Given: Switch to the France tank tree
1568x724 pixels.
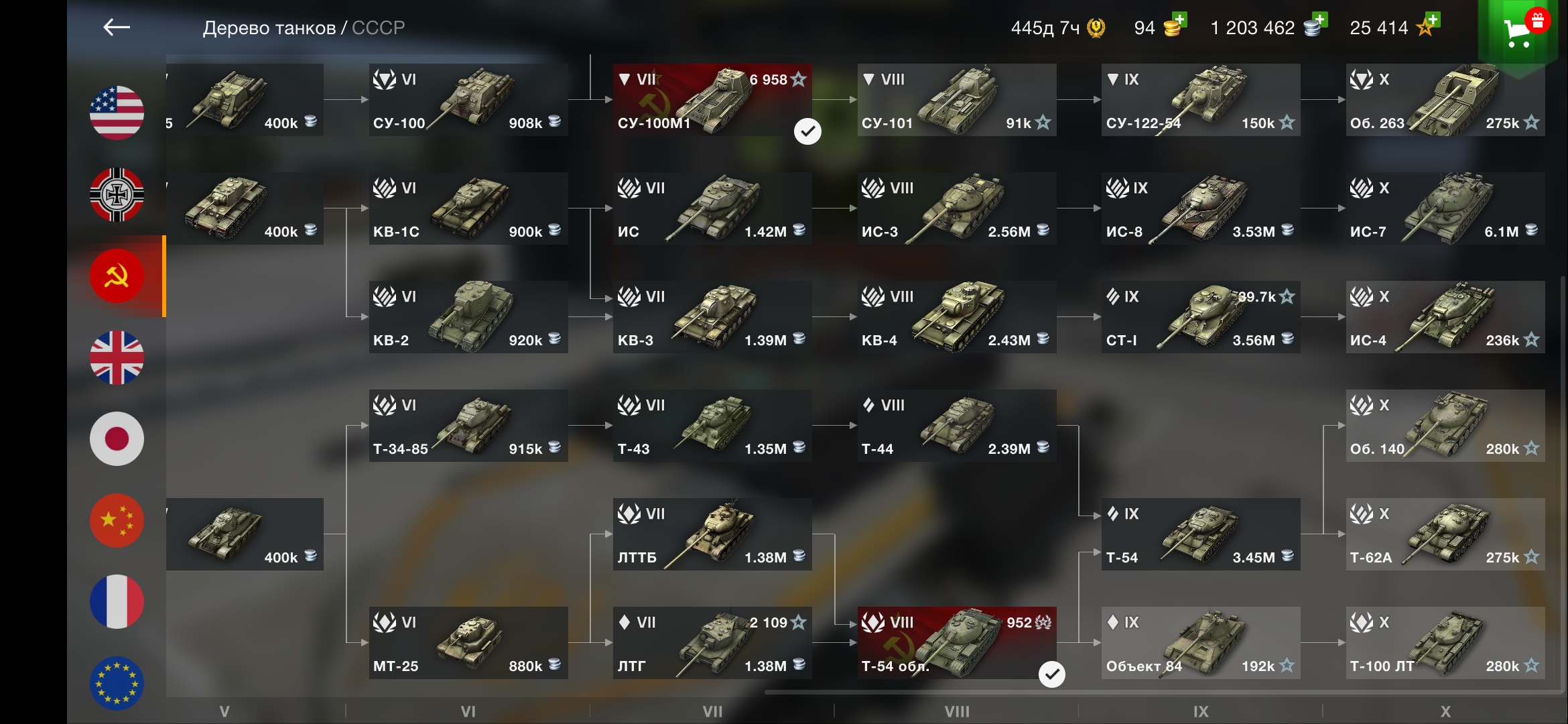Looking at the screenshot, I should pyautogui.click(x=117, y=601).
